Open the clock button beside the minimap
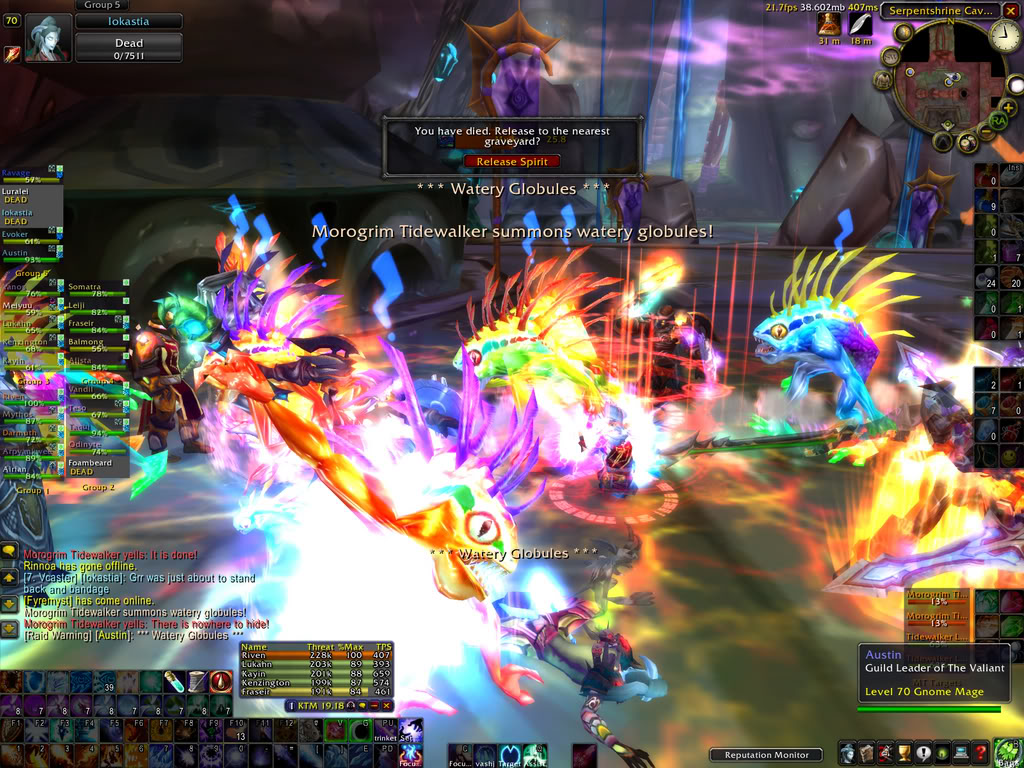Image resolution: width=1024 pixels, height=768 pixels. pos(1002,36)
